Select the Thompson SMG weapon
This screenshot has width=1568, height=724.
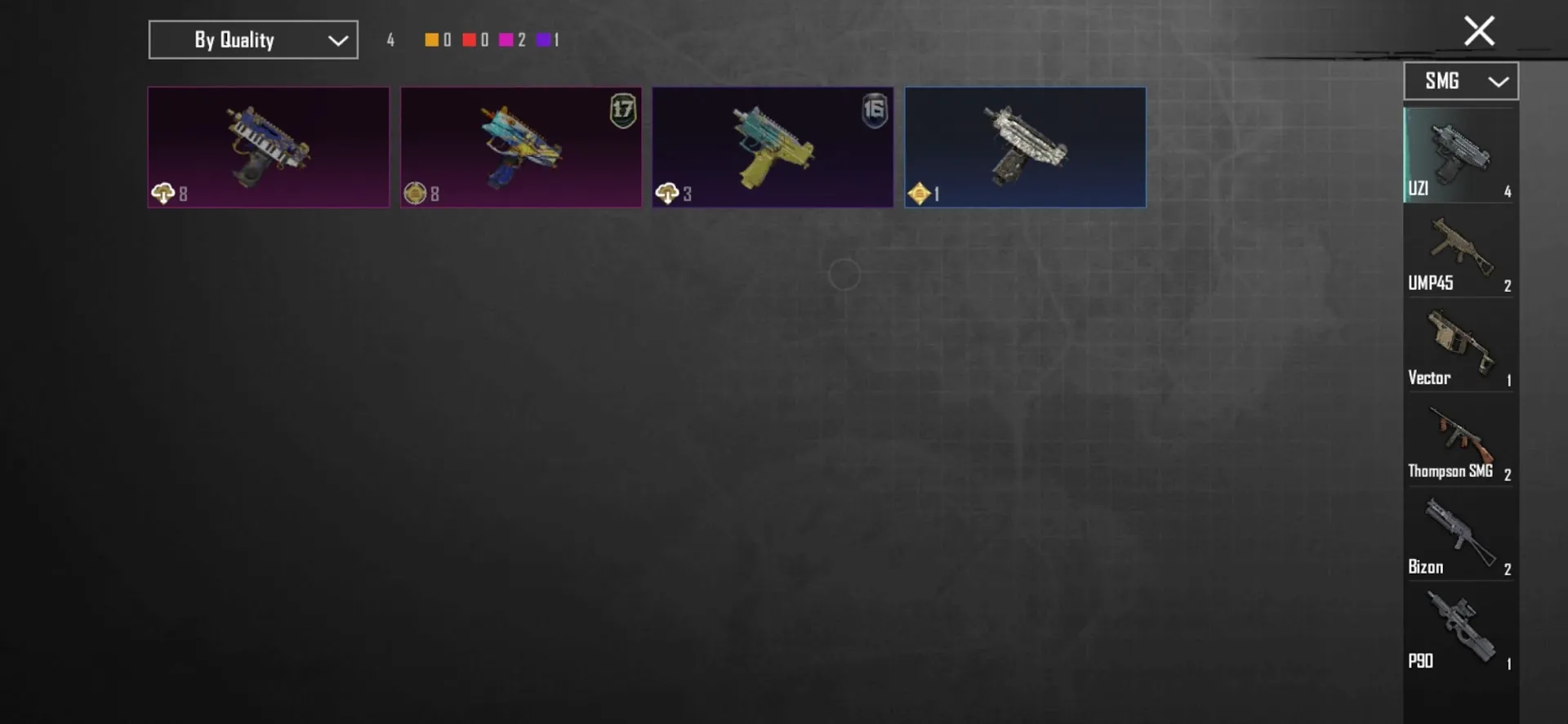click(x=1460, y=441)
